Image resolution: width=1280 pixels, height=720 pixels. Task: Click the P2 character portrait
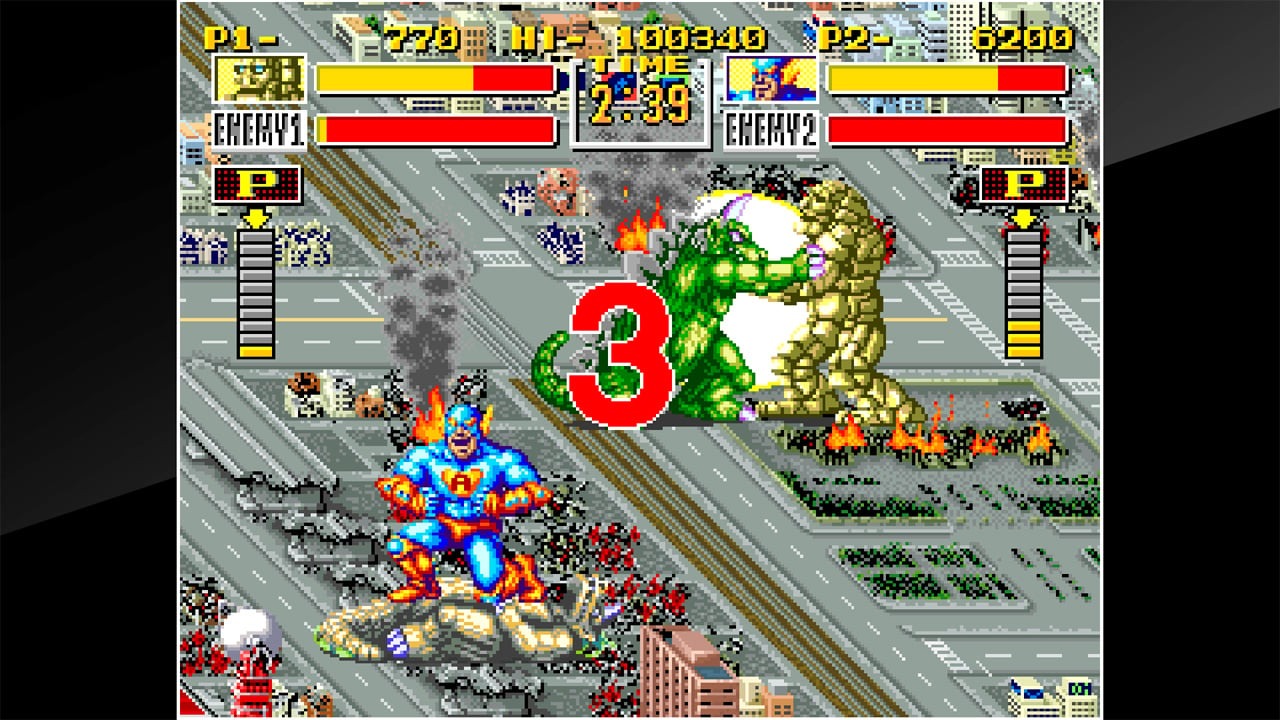(x=771, y=79)
